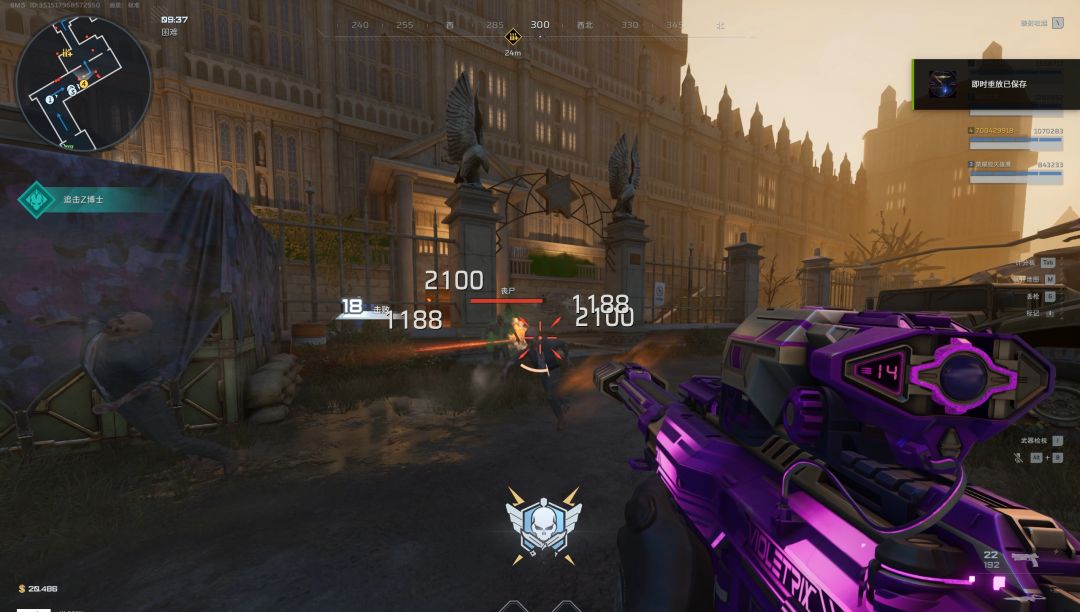Click the muted microphone icon
Screen dimensions: 1080x612
point(1018,457)
